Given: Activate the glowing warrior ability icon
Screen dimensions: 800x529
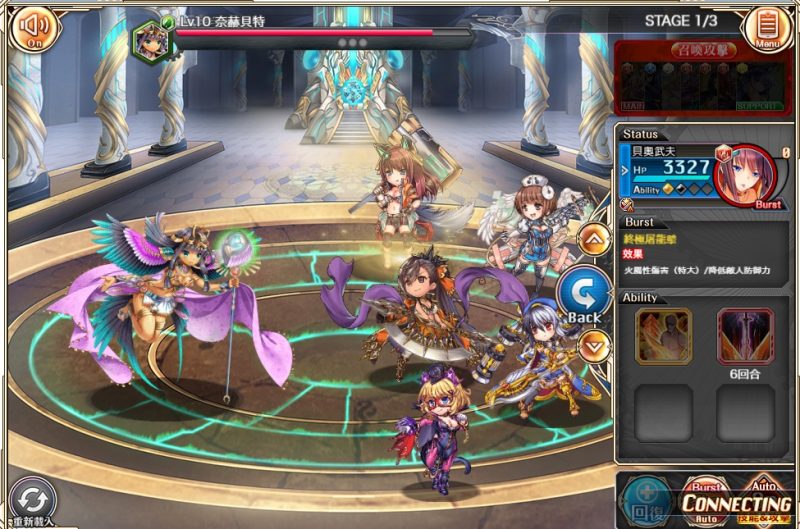Looking at the screenshot, I should click(x=664, y=335).
